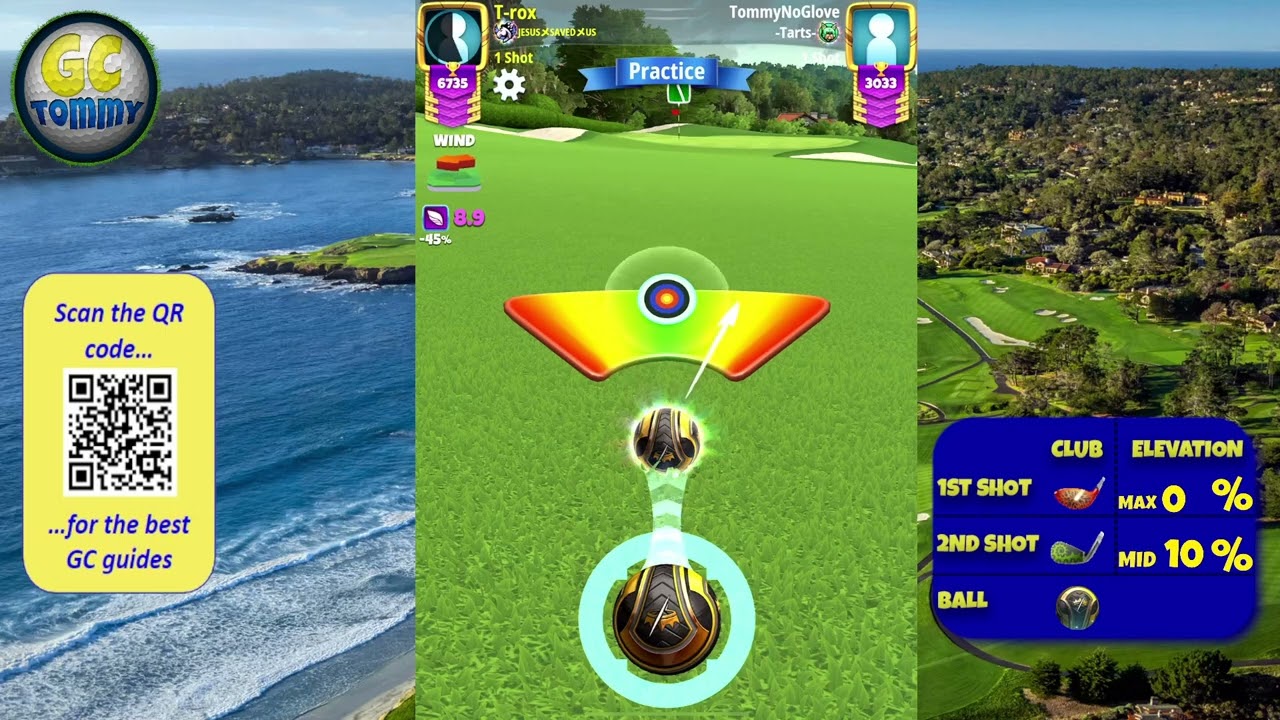Tap the large golf ball to shoot
The height and width of the screenshot is (720, 1280).
tap(666, 615)
